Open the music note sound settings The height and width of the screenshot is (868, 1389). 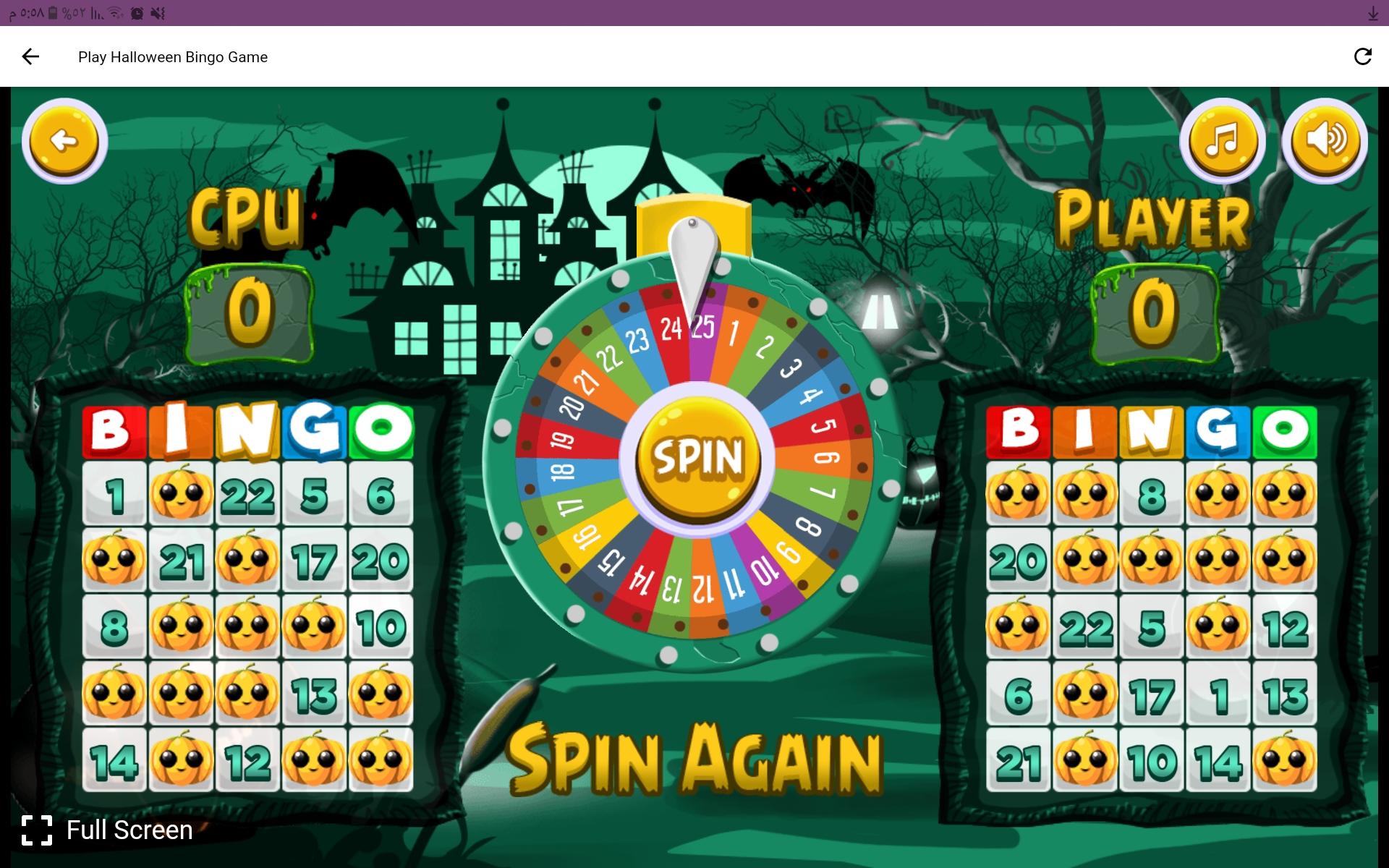[x=1221, y=140]
